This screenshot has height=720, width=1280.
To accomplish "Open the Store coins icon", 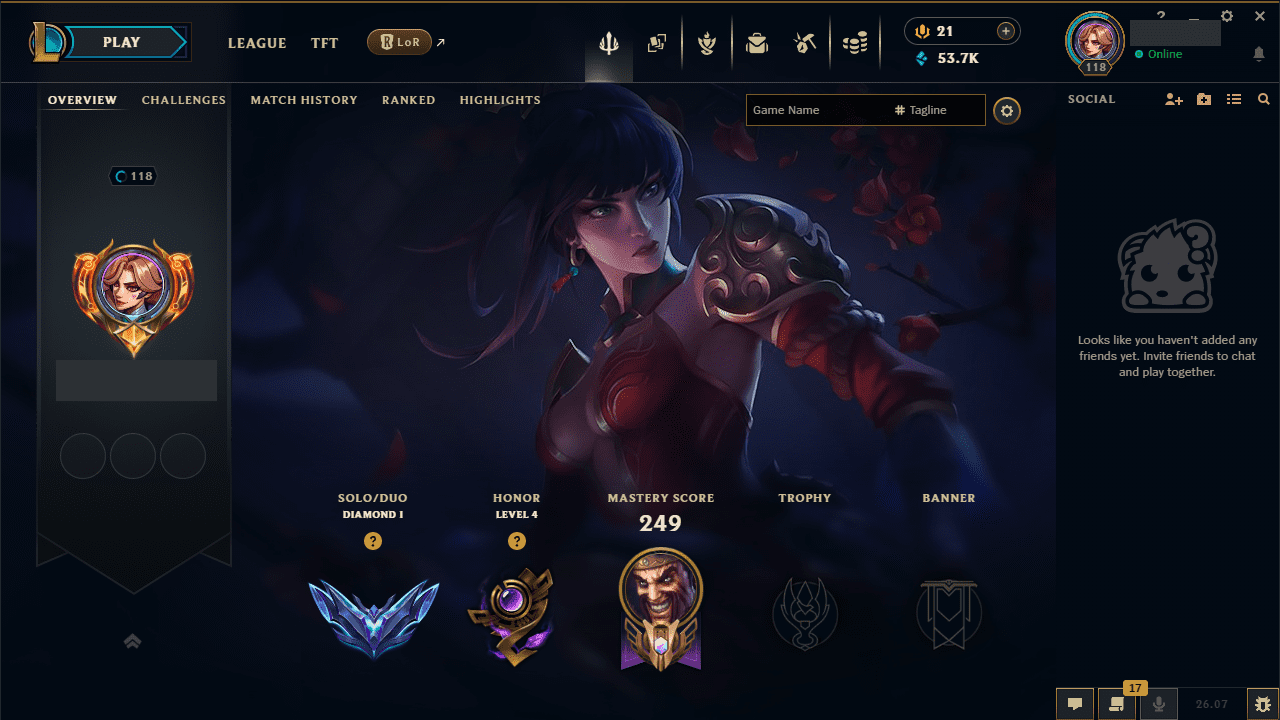I will (x=855, y=43).
